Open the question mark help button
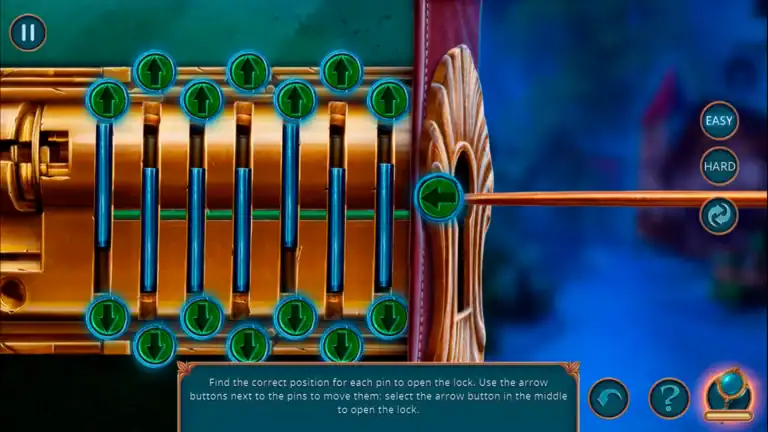 point(669,398)
